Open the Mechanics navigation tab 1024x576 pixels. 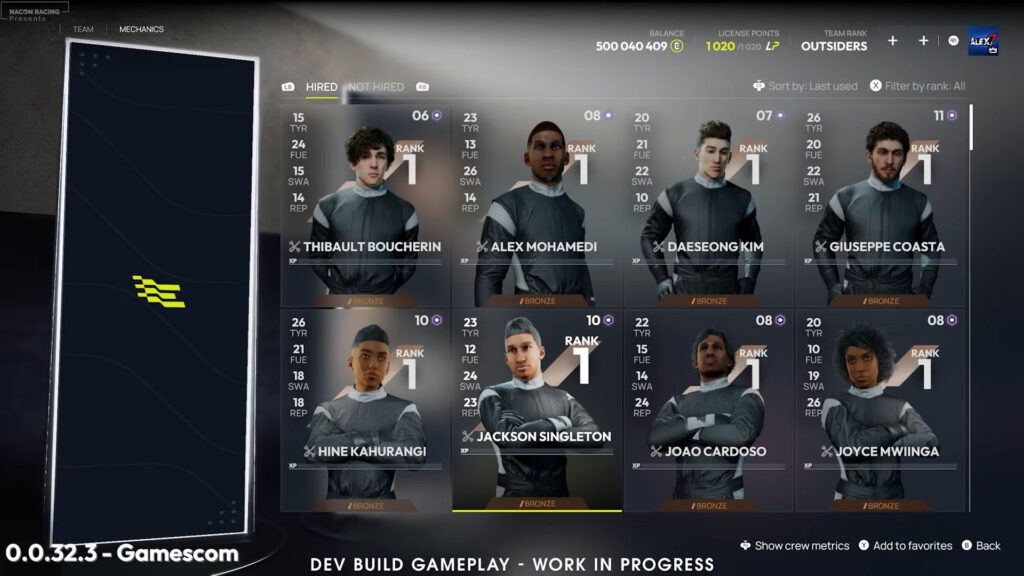(141, 30)
